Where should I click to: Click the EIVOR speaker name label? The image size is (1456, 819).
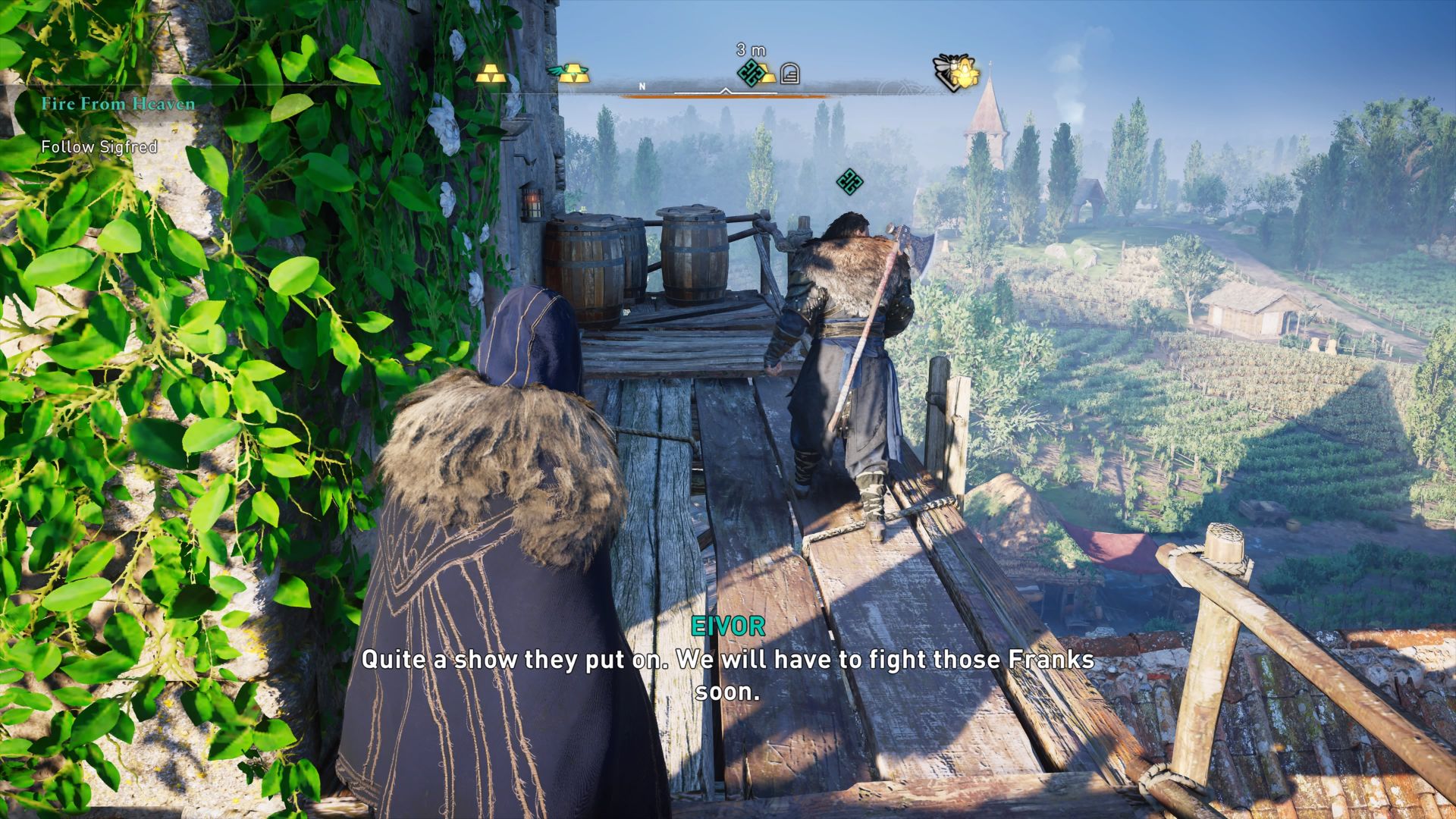(727, 627)
